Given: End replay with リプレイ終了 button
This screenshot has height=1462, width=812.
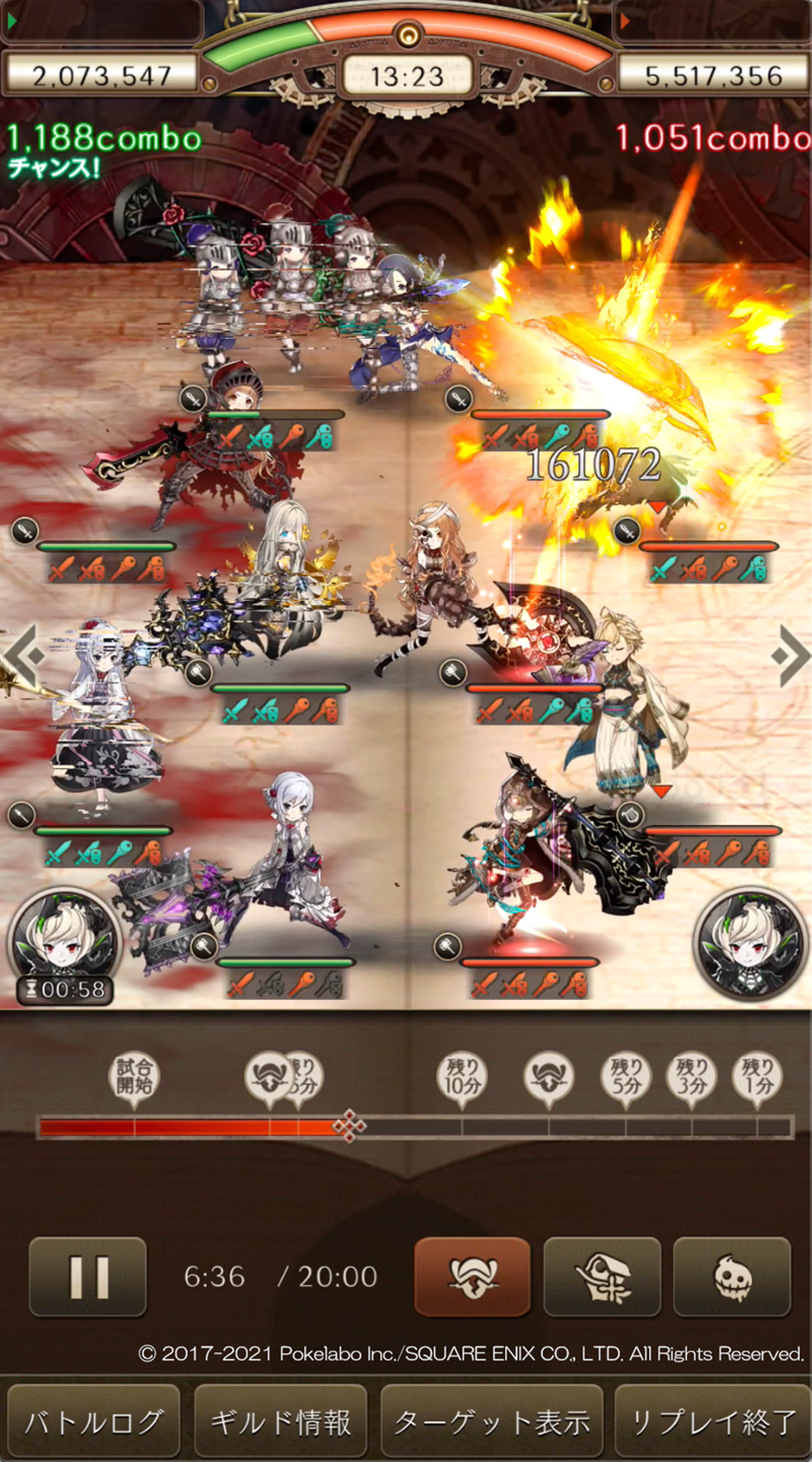Looking at the screenshot, I should 713,1422.
